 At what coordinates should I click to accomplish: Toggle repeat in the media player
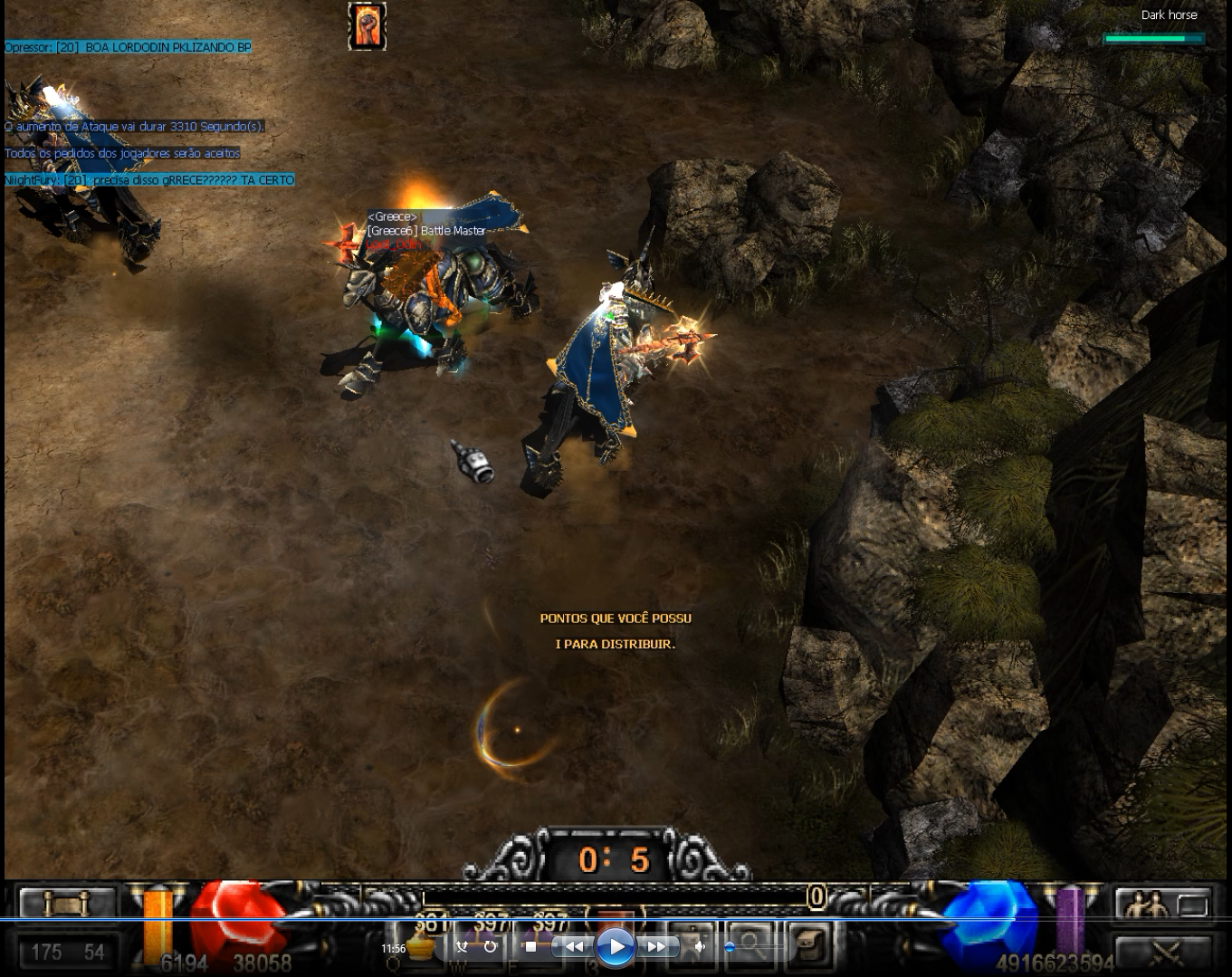click(490, 947)
